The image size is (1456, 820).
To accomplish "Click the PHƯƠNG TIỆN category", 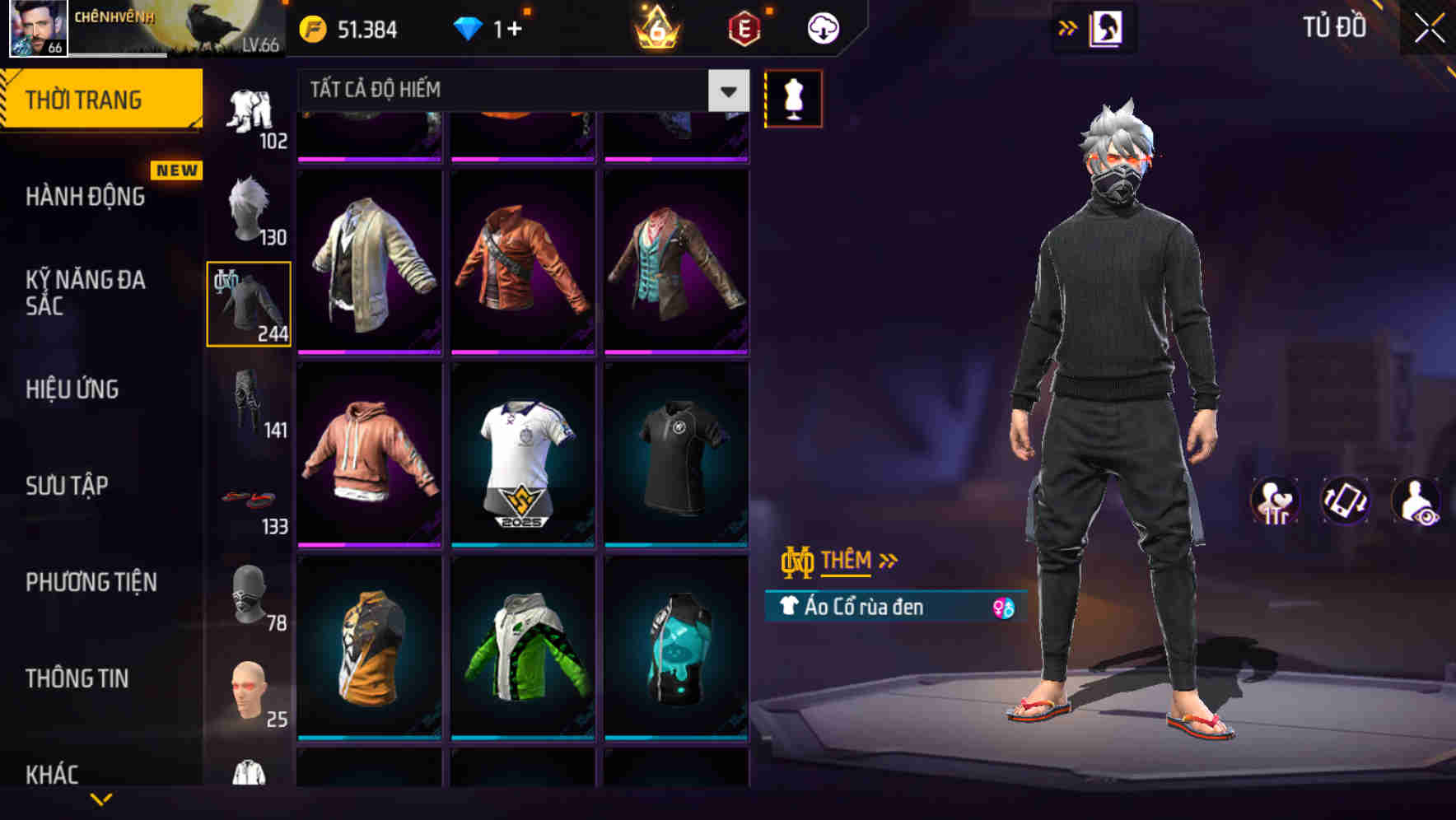I will click(x=91, y=582).
